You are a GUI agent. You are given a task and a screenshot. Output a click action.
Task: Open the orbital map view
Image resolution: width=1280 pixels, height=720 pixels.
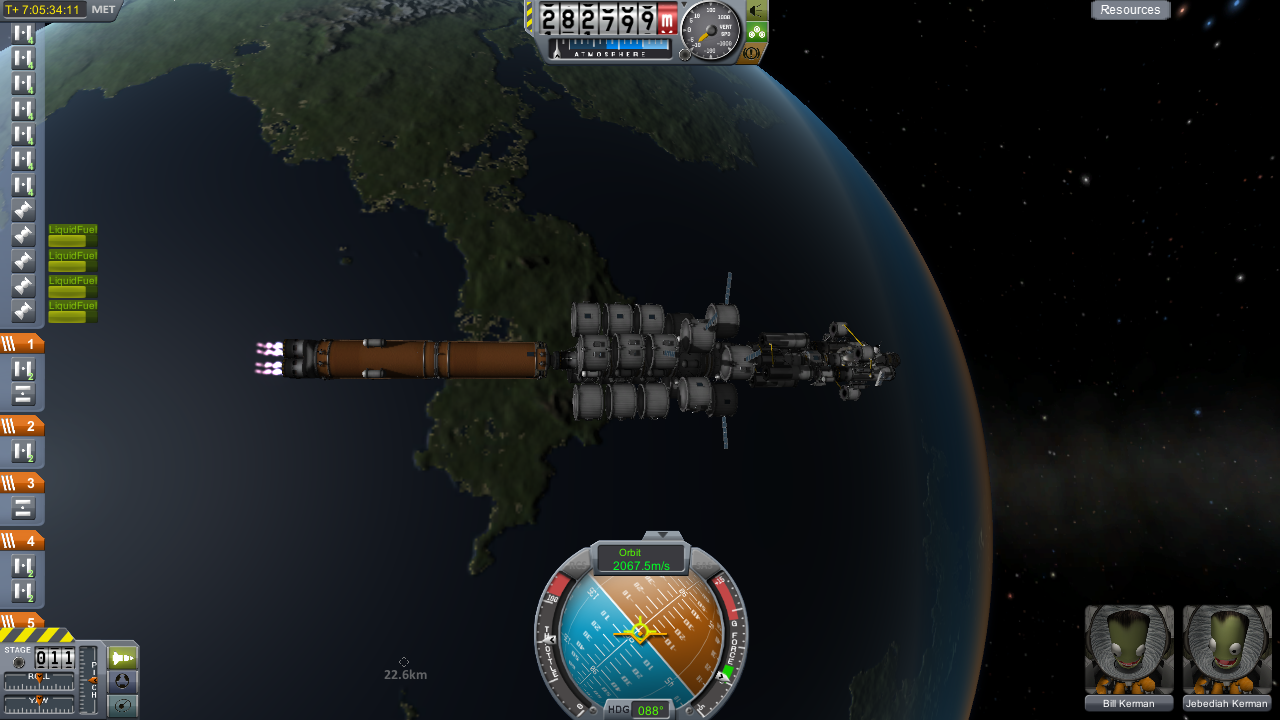point(122,706)
